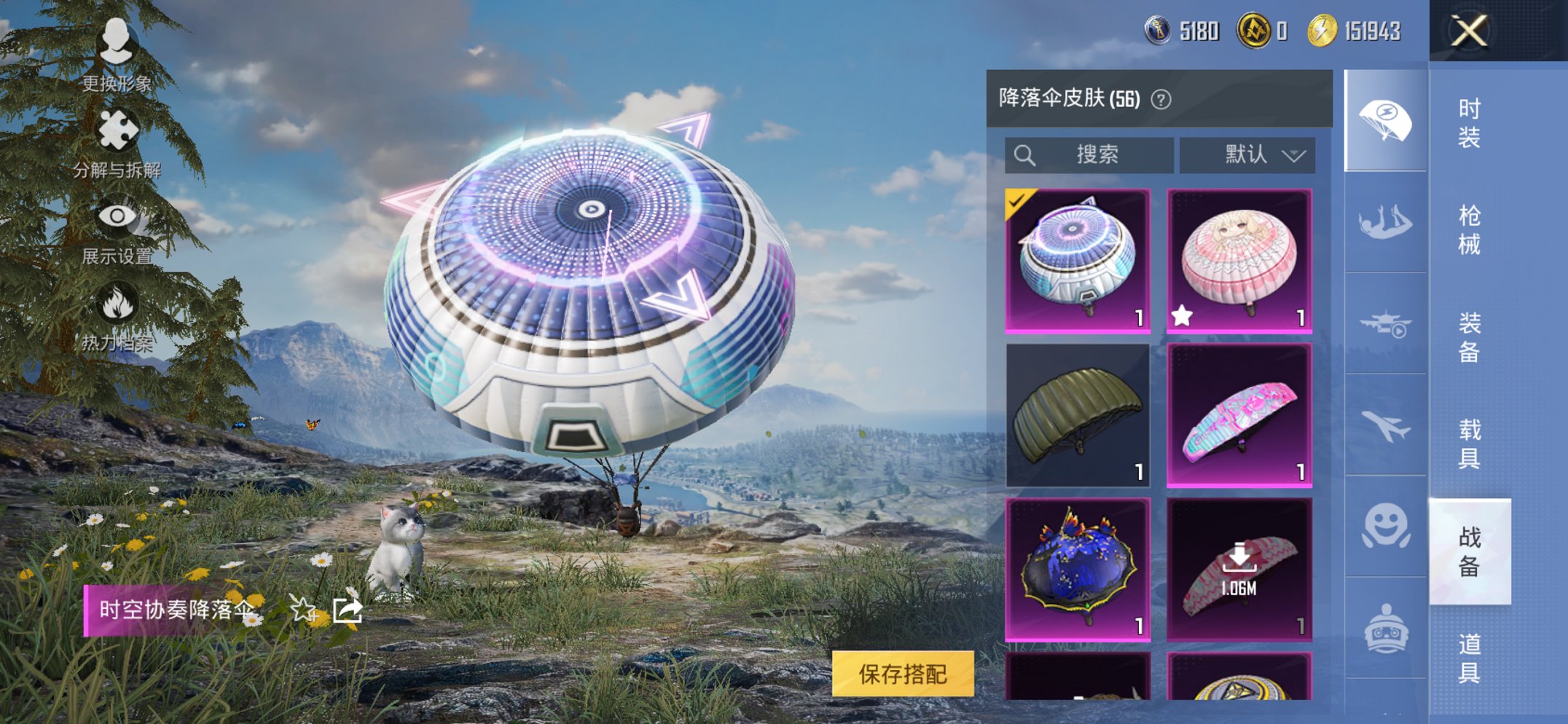Click the 搜索 search input field
The image size is (1568, 724).
[x=1089, y=154]
